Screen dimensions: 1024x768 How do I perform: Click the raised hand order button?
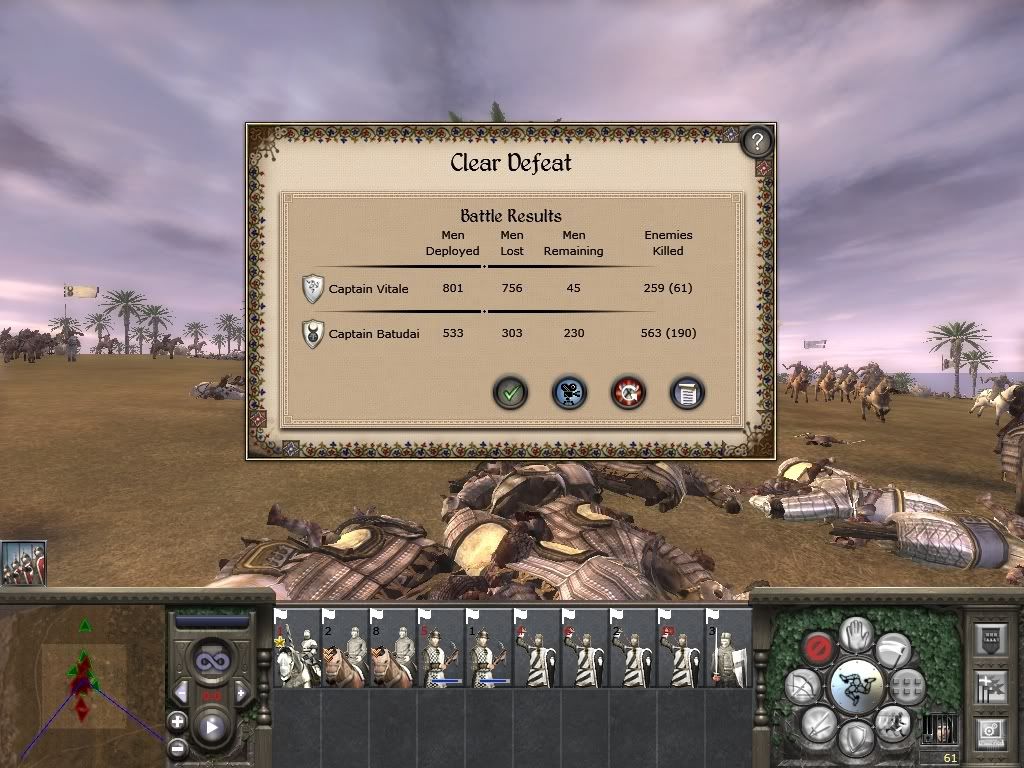coord(858,635)
